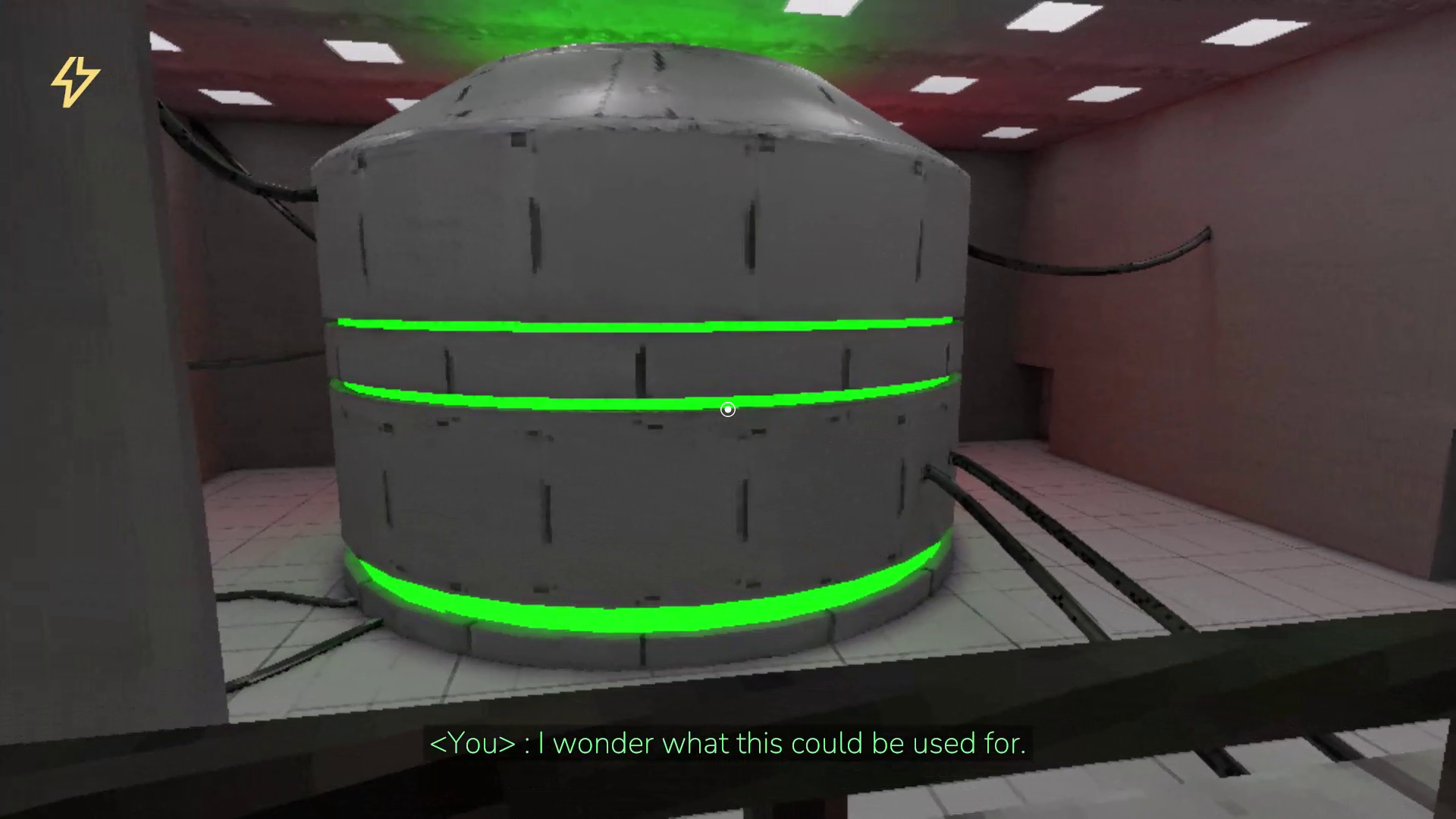The height and width of the screenshot is (819, 1456).
Task: Click the subtitle text reading the You line
Action: [x=728, y=743]
